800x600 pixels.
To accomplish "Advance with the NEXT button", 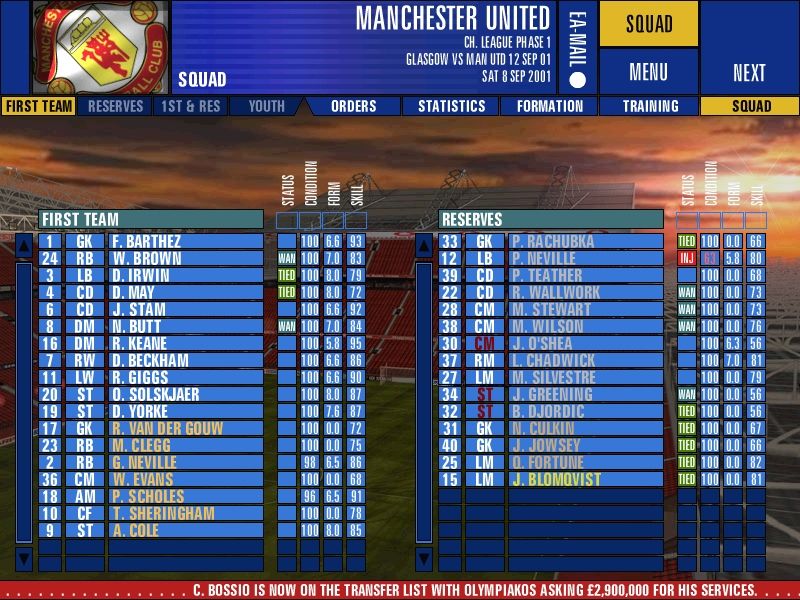I will (x=749, y=72).
